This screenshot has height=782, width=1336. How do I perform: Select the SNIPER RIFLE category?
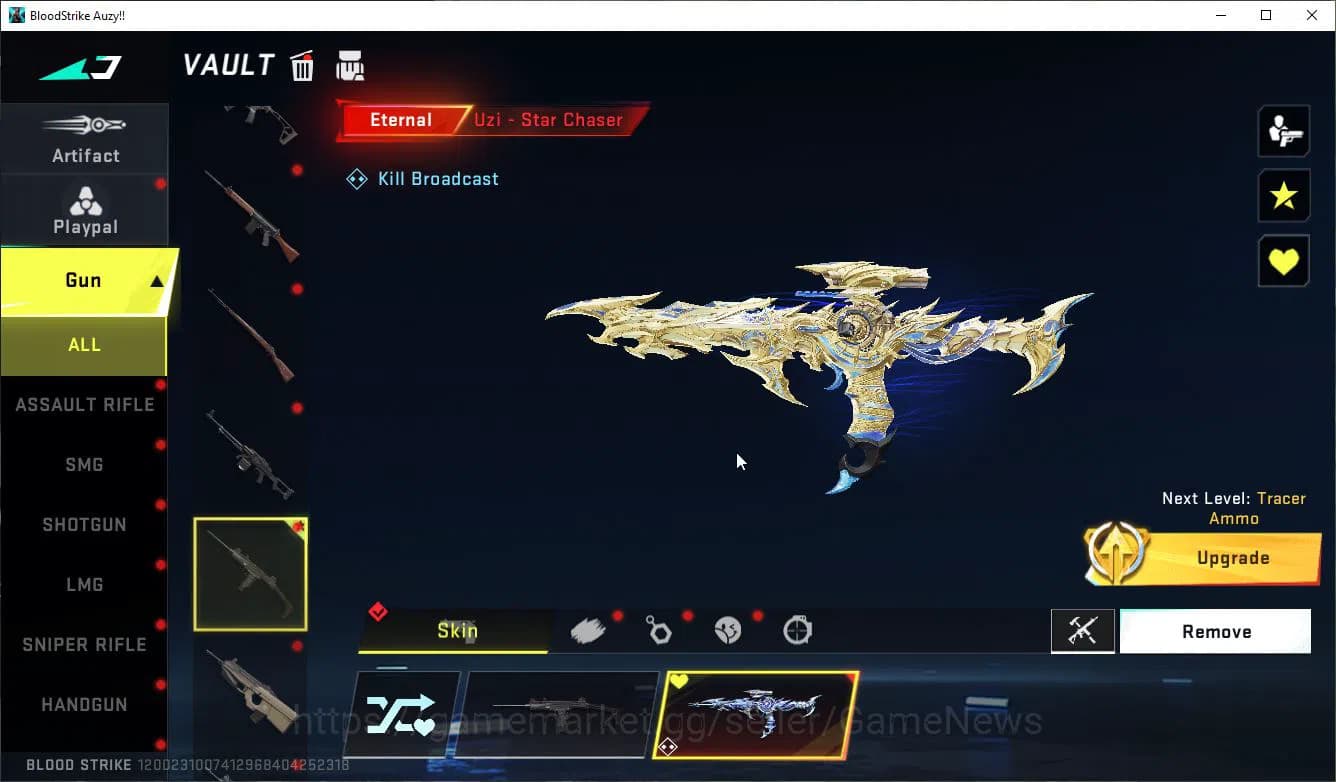(x=85, y=644)
